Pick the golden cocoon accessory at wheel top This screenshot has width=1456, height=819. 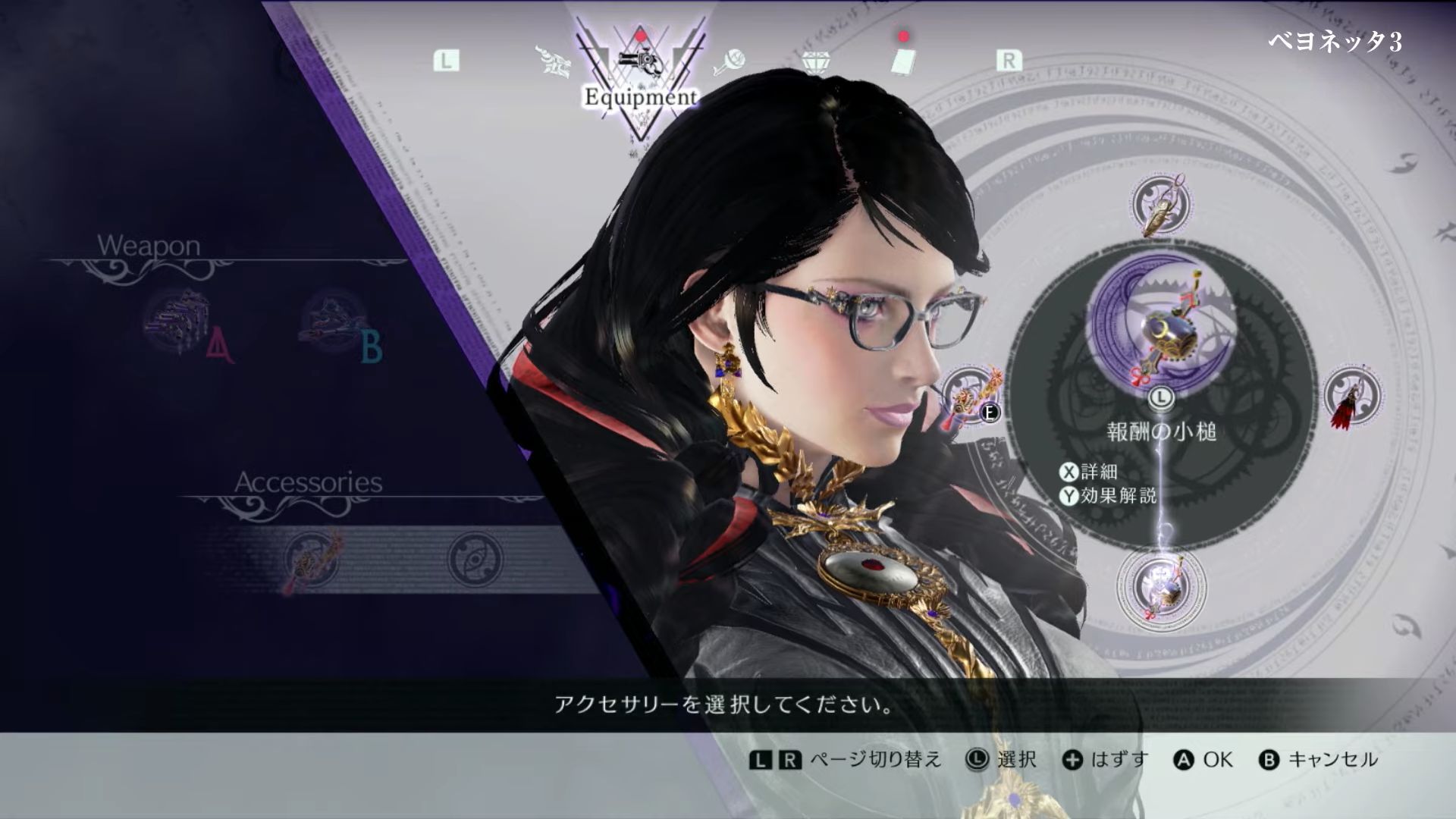click(1161, 203)
